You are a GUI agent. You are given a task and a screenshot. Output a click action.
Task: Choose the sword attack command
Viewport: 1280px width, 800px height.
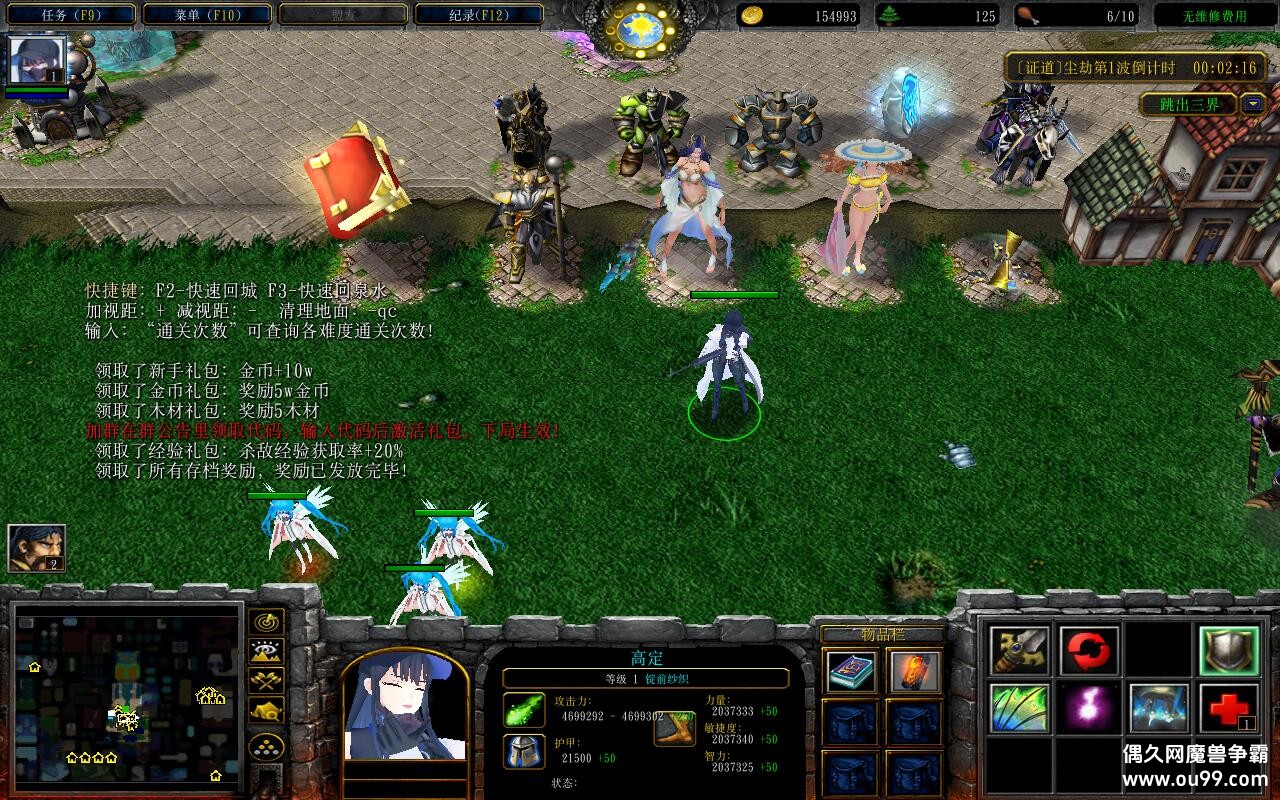(1019, 651)
